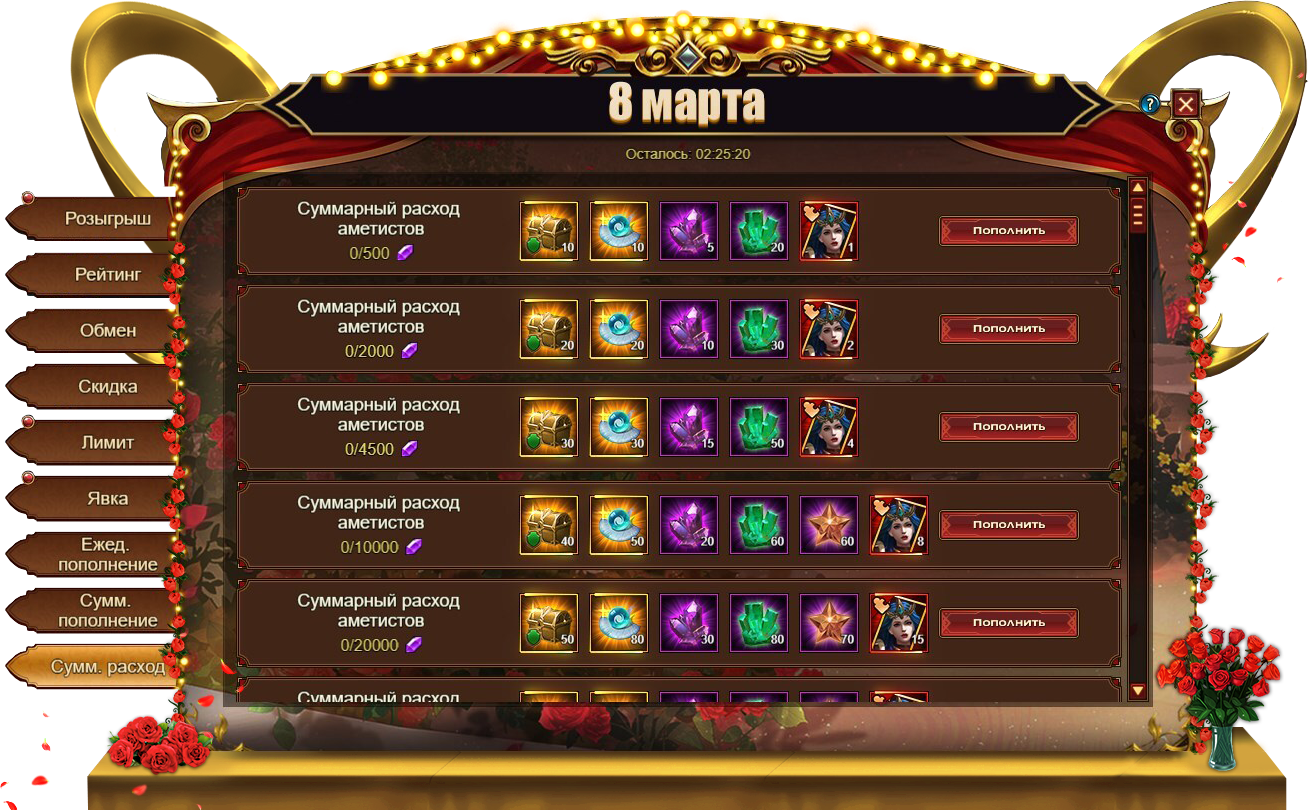Select the star reward icon with 60
The width and height of the screenshot is (1314, 810).
tap(828, 524)
